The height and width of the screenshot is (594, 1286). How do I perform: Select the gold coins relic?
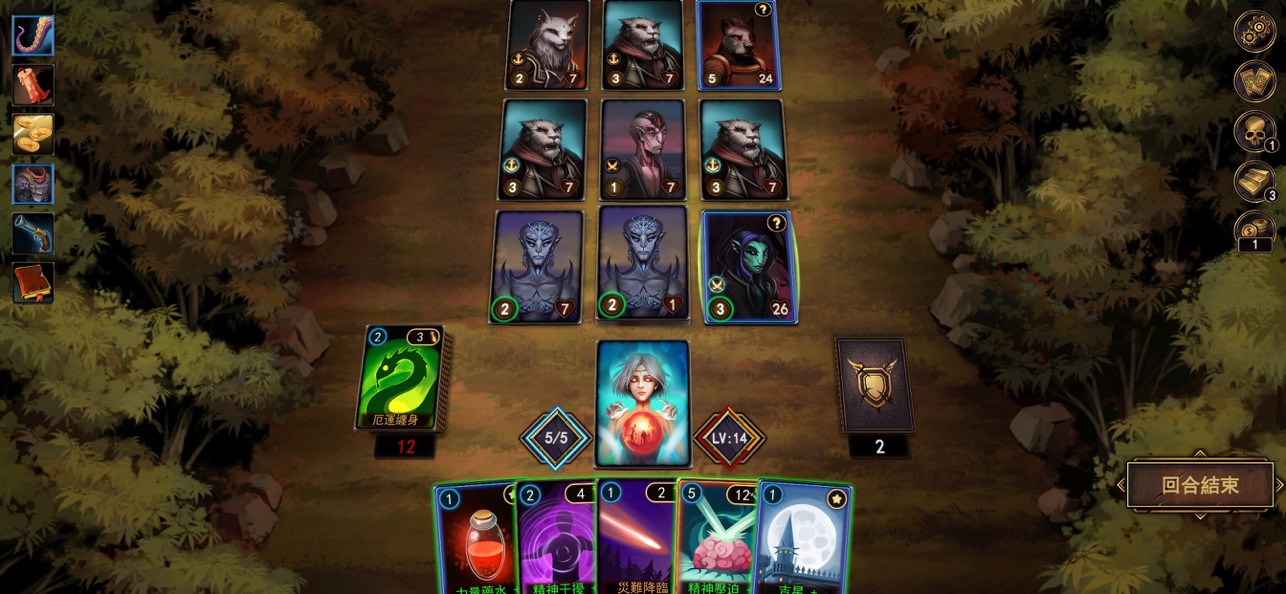(x=33, y=134)
